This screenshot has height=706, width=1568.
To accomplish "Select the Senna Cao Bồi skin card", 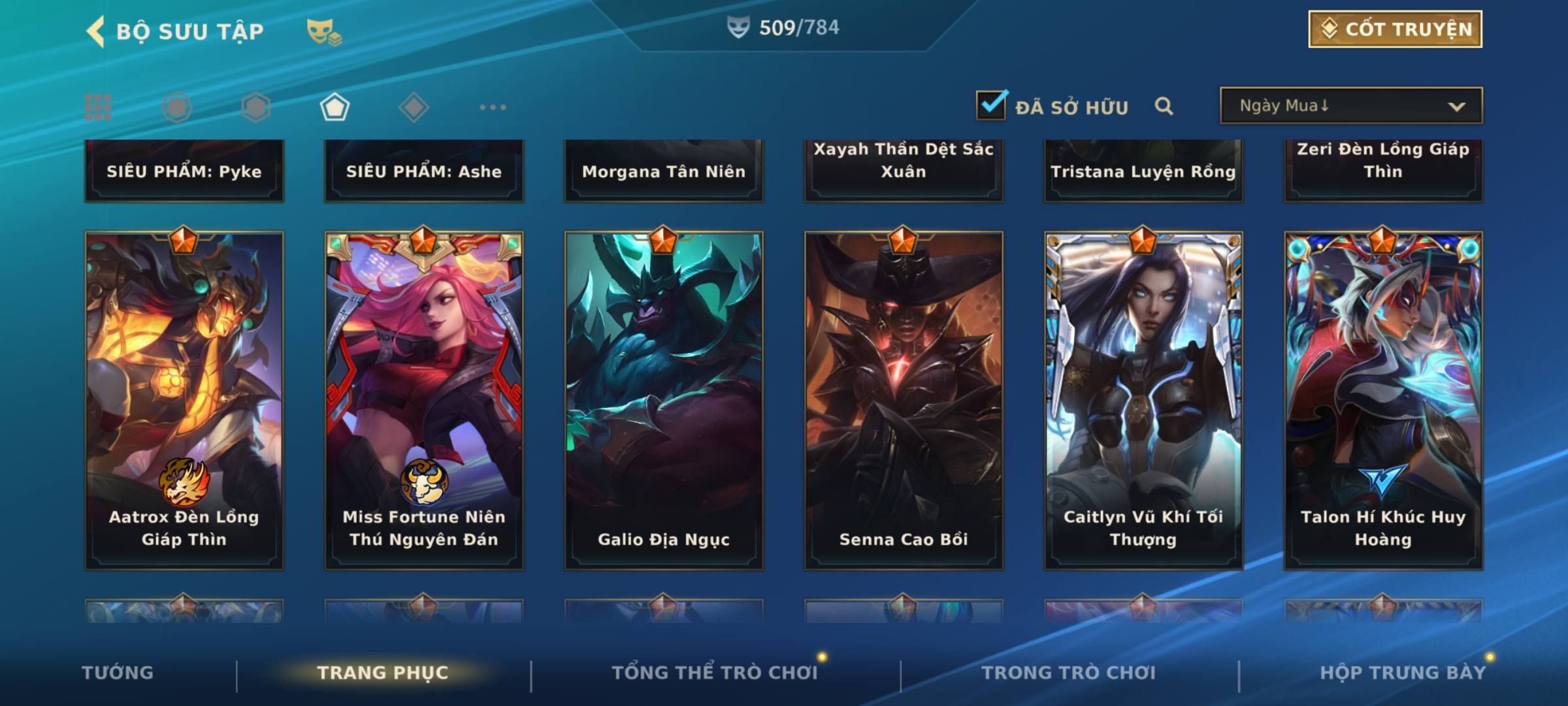I will [x=904, y=400].
